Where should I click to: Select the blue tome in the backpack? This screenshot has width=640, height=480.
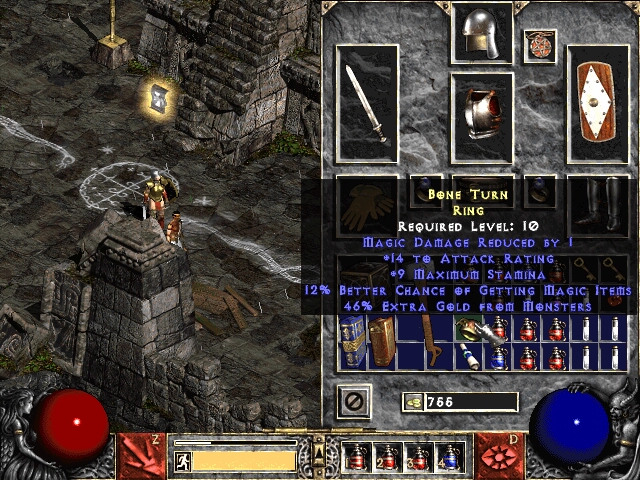click(x=350, y=340)
